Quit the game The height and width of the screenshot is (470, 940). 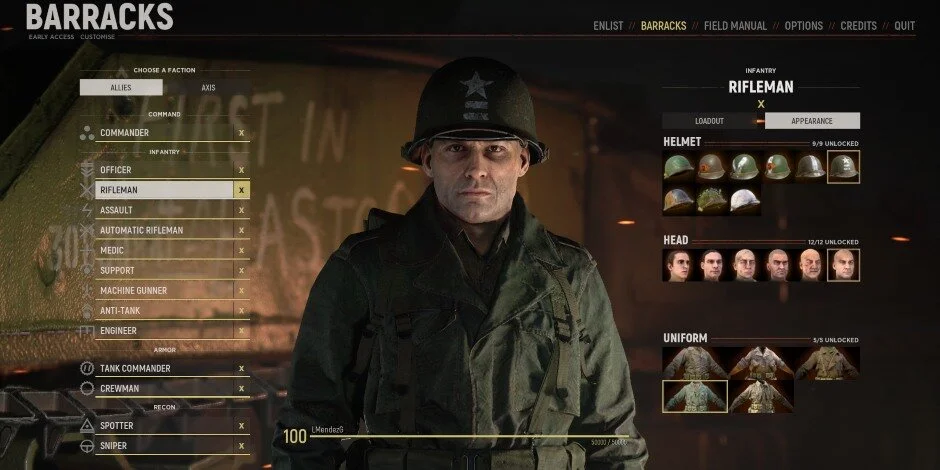(x=904, y=25)
